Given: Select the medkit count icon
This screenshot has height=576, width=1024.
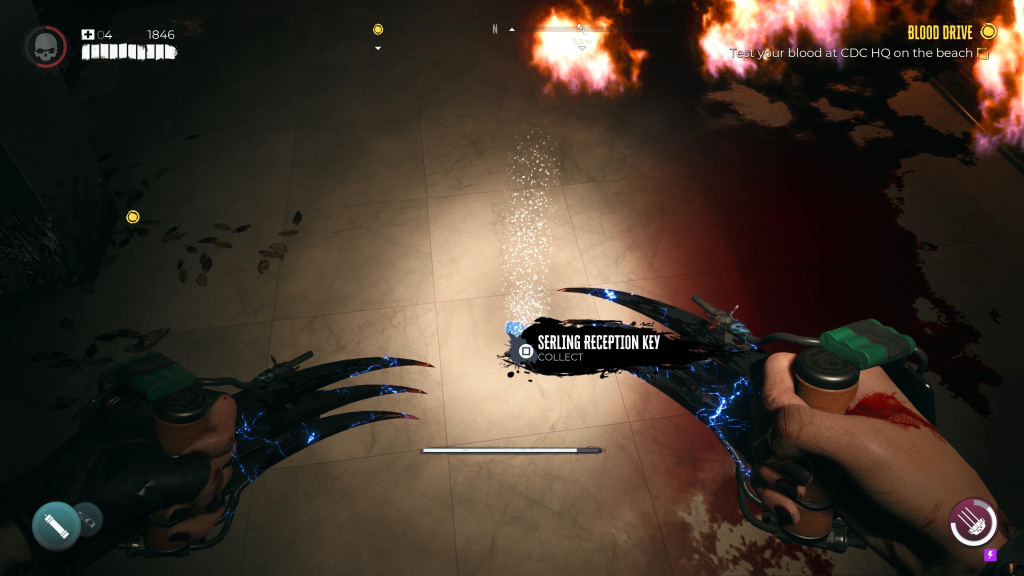Looking at the screenshot, I should [x=88, y=35].
